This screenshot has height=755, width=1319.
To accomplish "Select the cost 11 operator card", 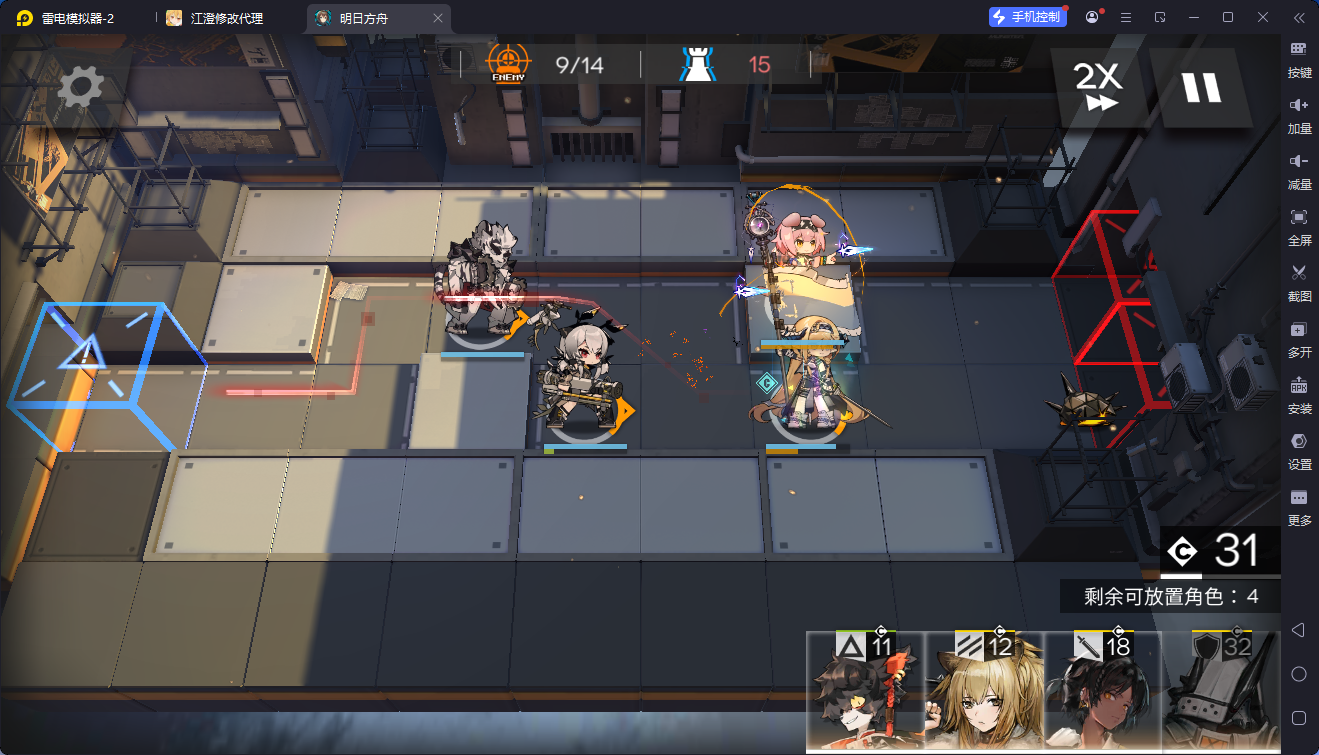I will (x=865, y=690).
